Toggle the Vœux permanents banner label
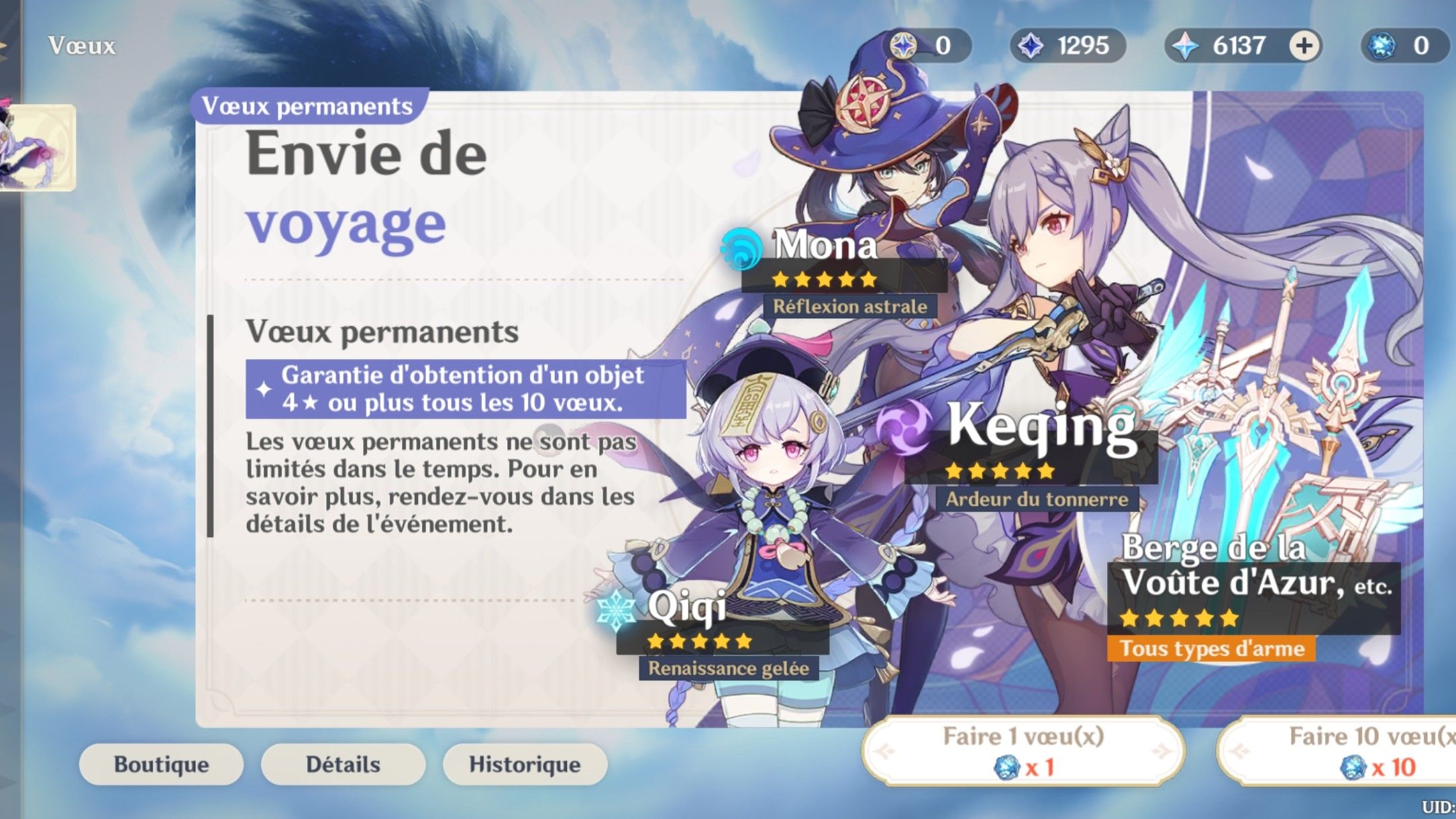Viewport: 1456px width, 819px height. 305,105
